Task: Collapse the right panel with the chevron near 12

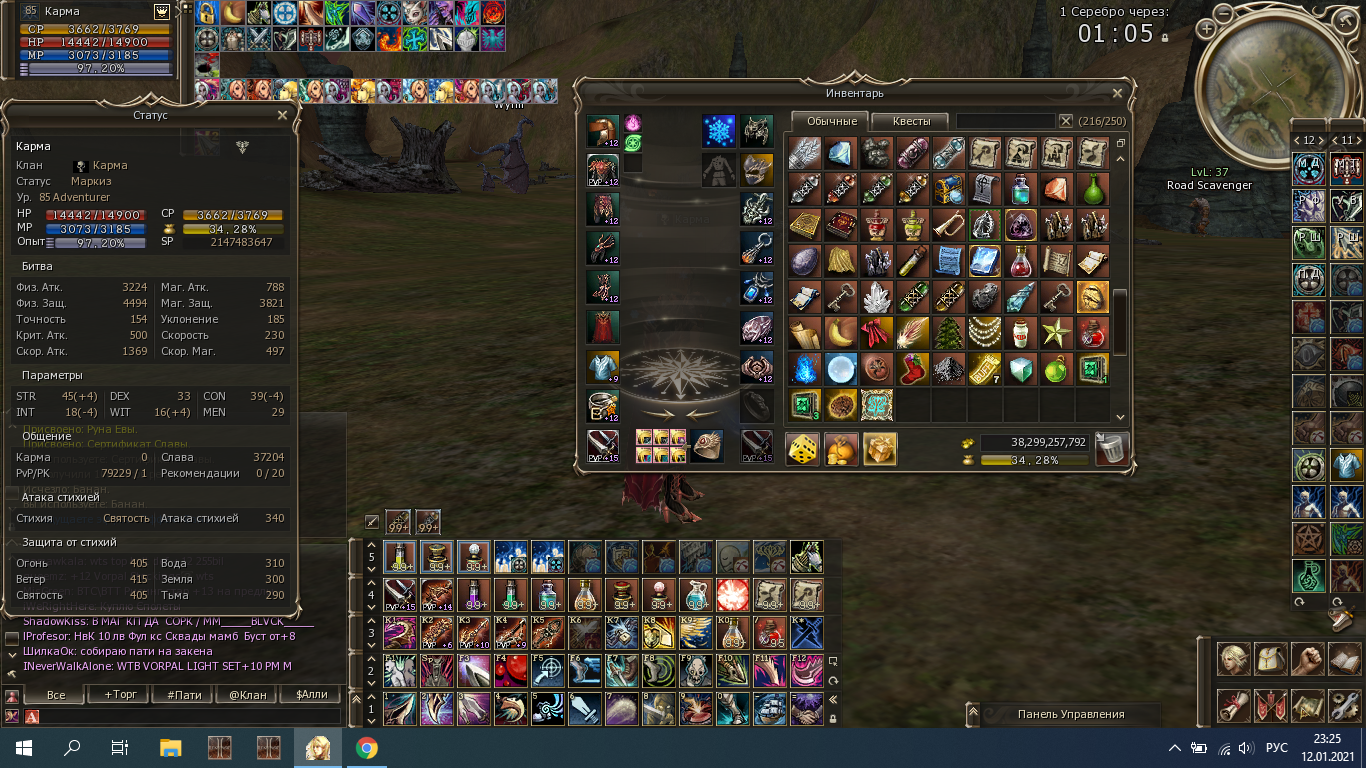Action: 1297,140
